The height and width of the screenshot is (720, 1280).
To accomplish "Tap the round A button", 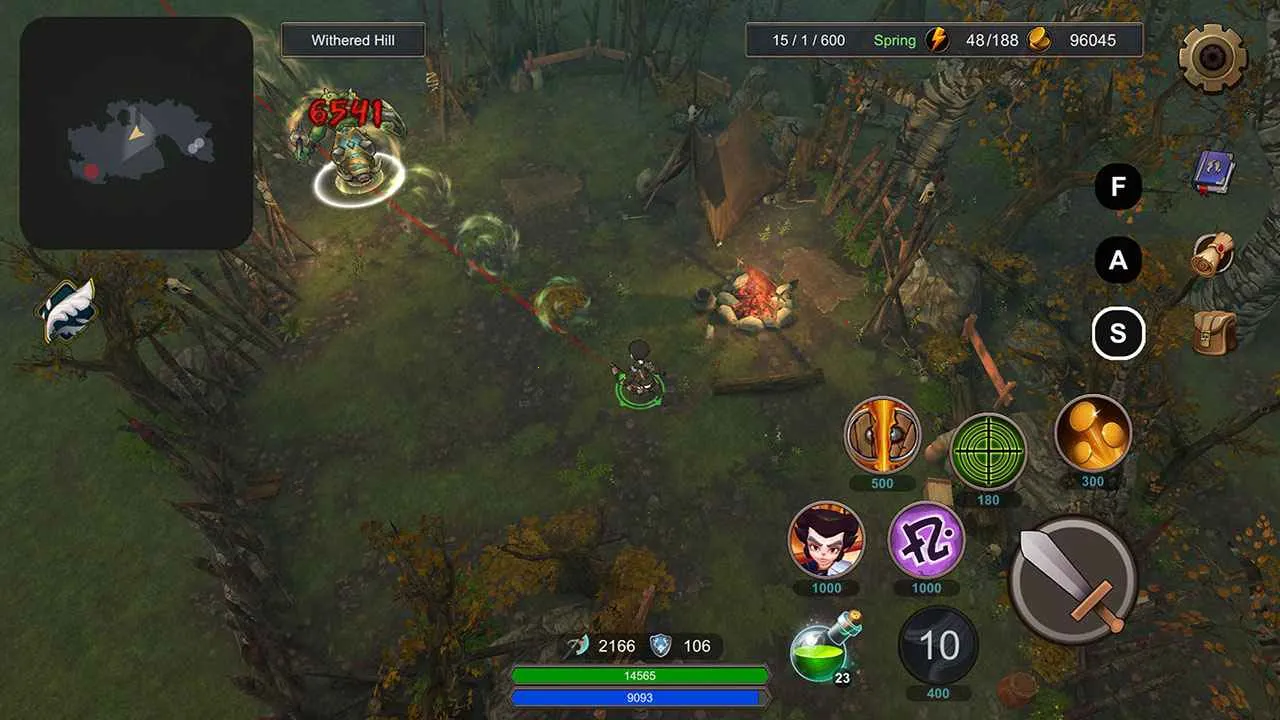I will click(x=1118, y=261).
